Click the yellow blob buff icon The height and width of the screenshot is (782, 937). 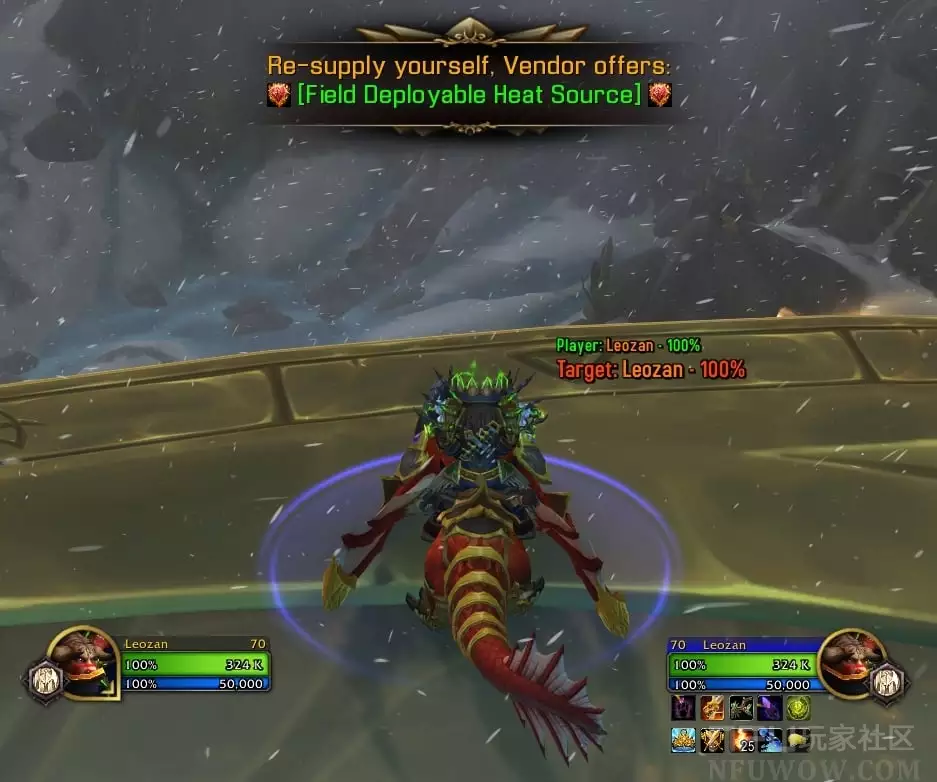(798, 740)
